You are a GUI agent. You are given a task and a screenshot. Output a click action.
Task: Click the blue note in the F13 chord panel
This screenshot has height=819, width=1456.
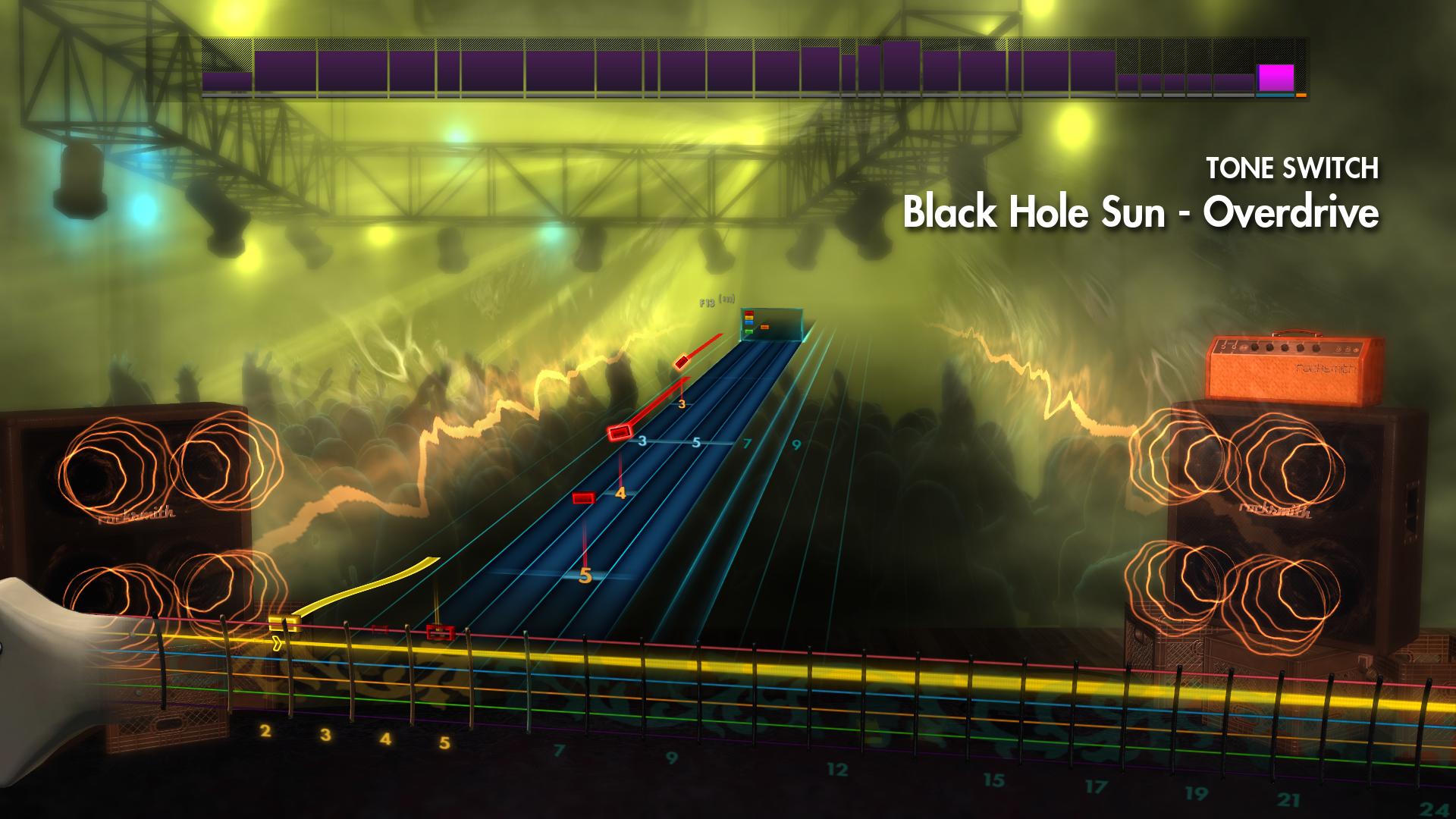[x=749, y=322]
